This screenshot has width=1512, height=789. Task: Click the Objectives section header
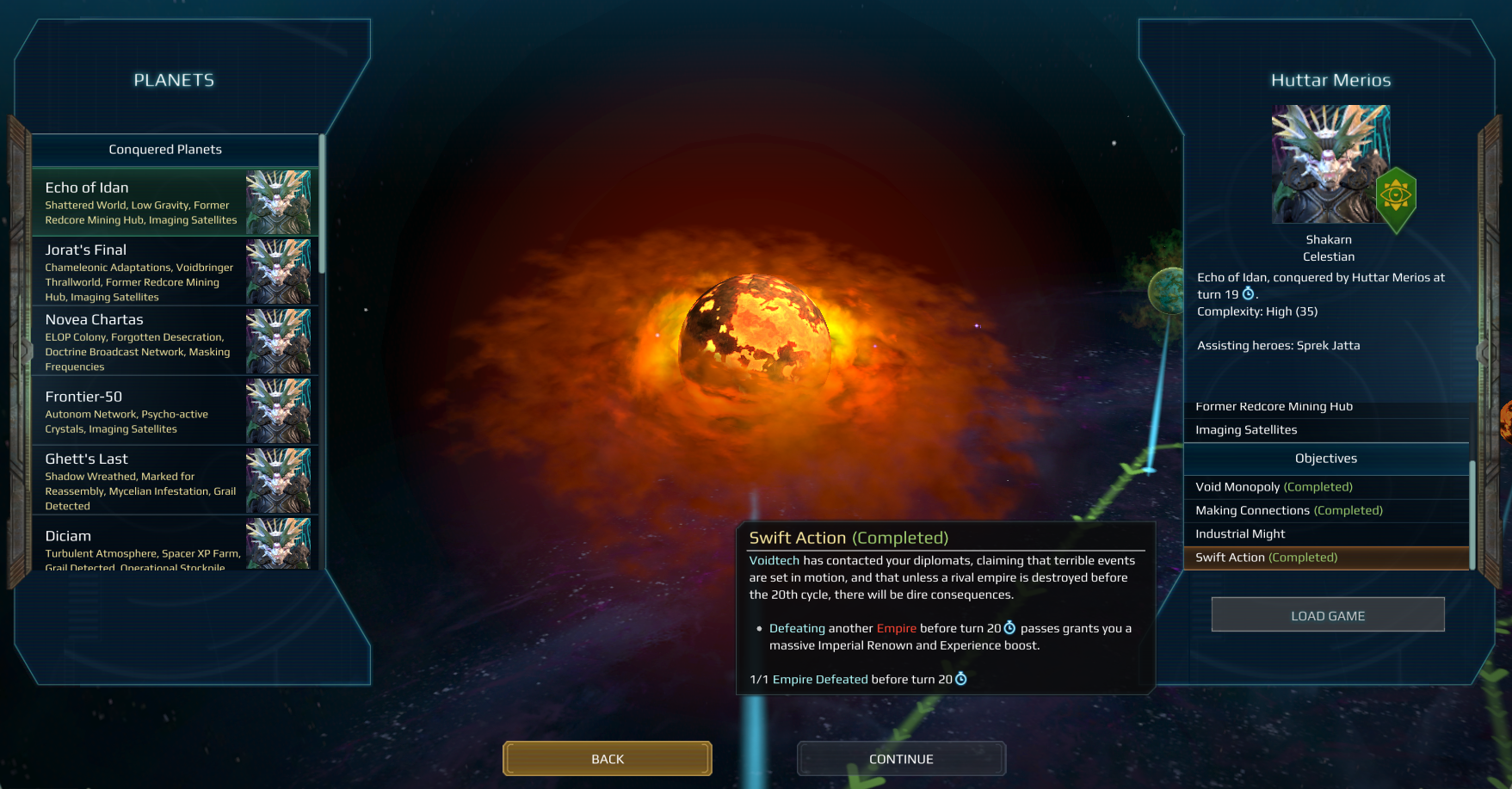coord(1325,458)
